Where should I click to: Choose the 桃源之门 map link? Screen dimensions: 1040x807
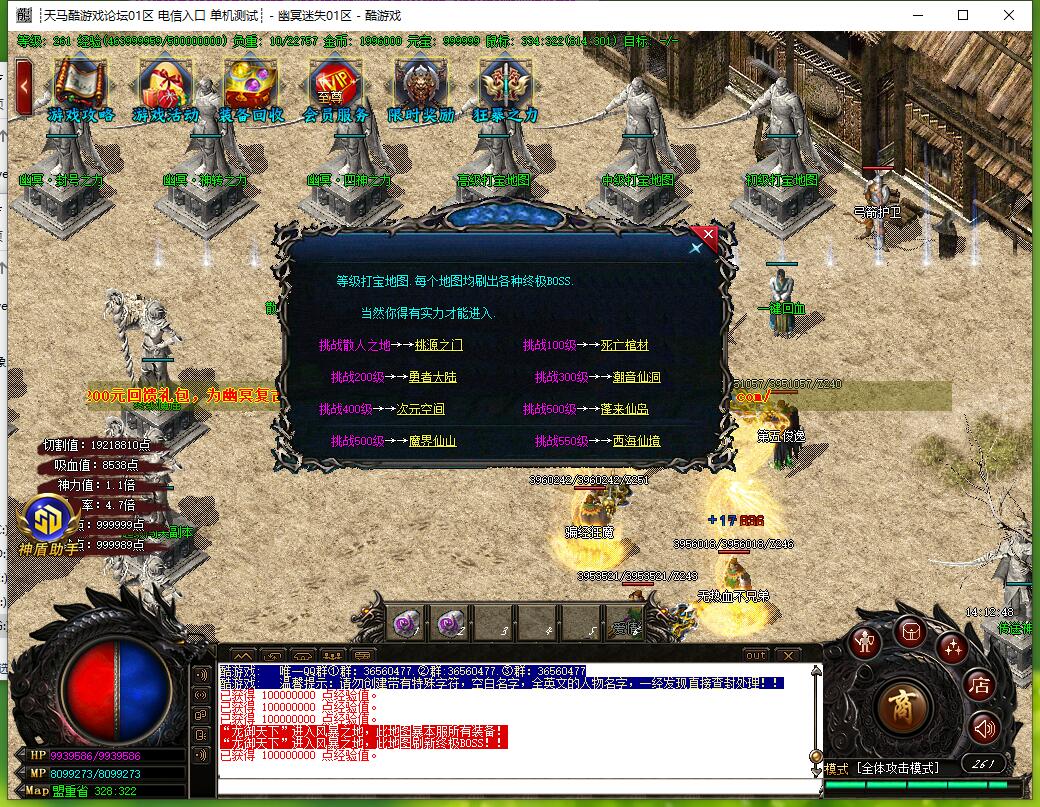[439, 345]
